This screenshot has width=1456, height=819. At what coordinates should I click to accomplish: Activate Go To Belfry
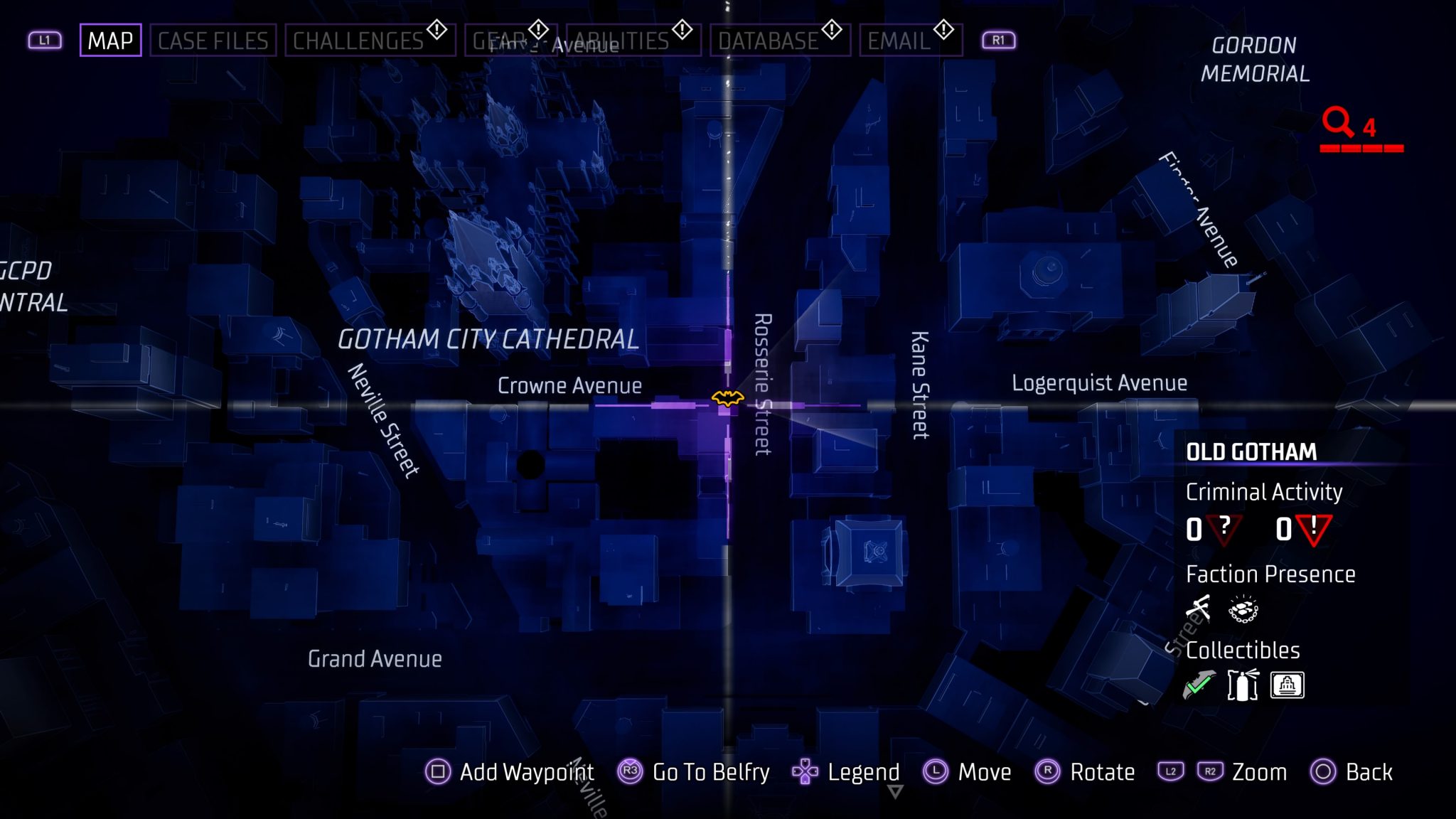coord(709,773)
